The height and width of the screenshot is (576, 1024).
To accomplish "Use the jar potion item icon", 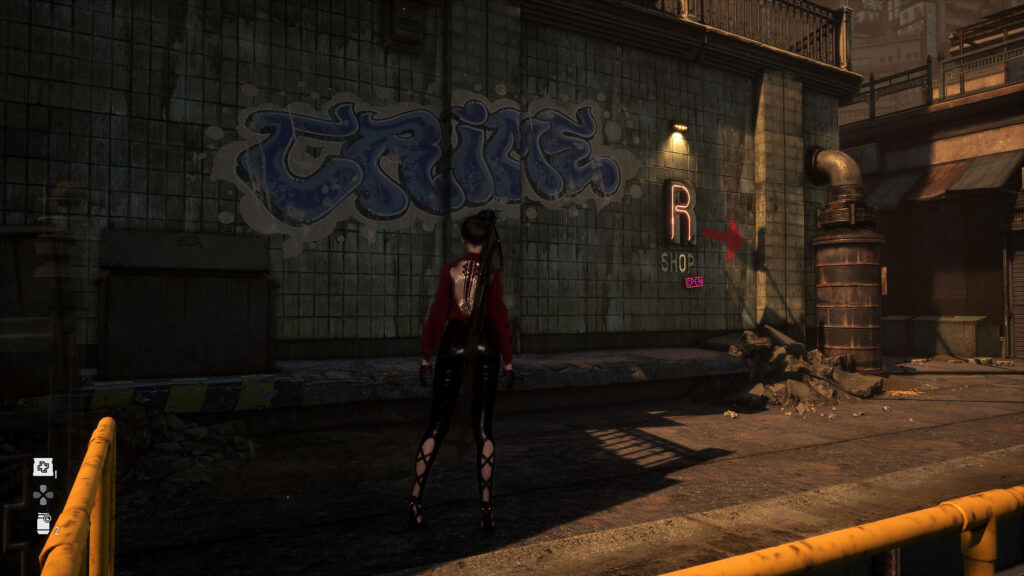I will [43, 522].
